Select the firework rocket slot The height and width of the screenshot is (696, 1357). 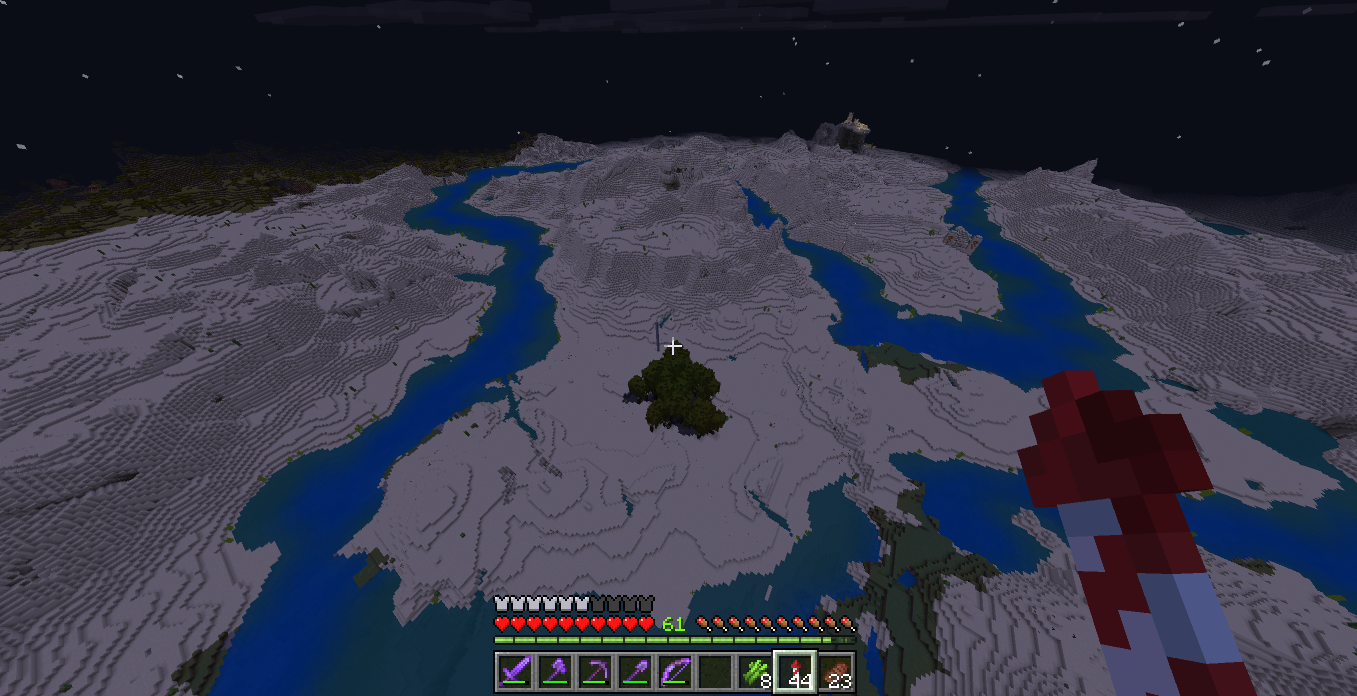[x=795, y=671]
